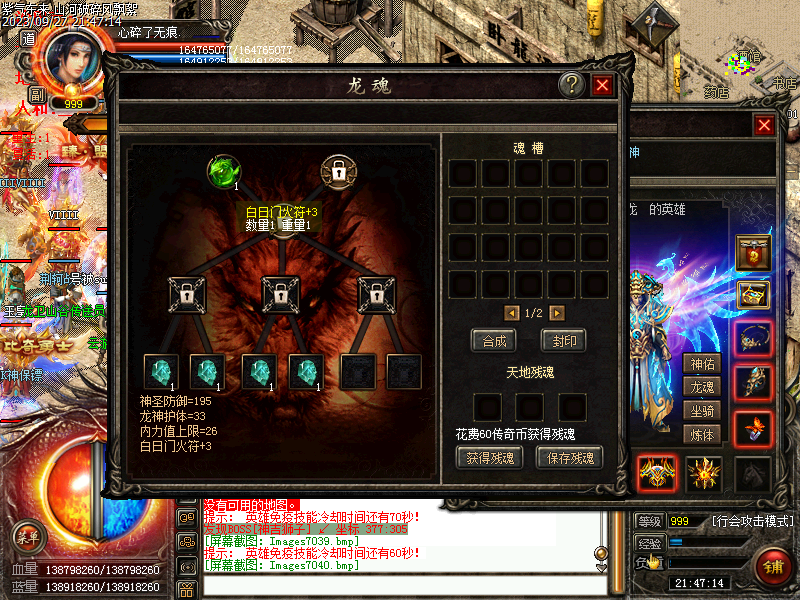Open the 神佑 section
Screen dimensions: 800x600
[x=702, y=363]
